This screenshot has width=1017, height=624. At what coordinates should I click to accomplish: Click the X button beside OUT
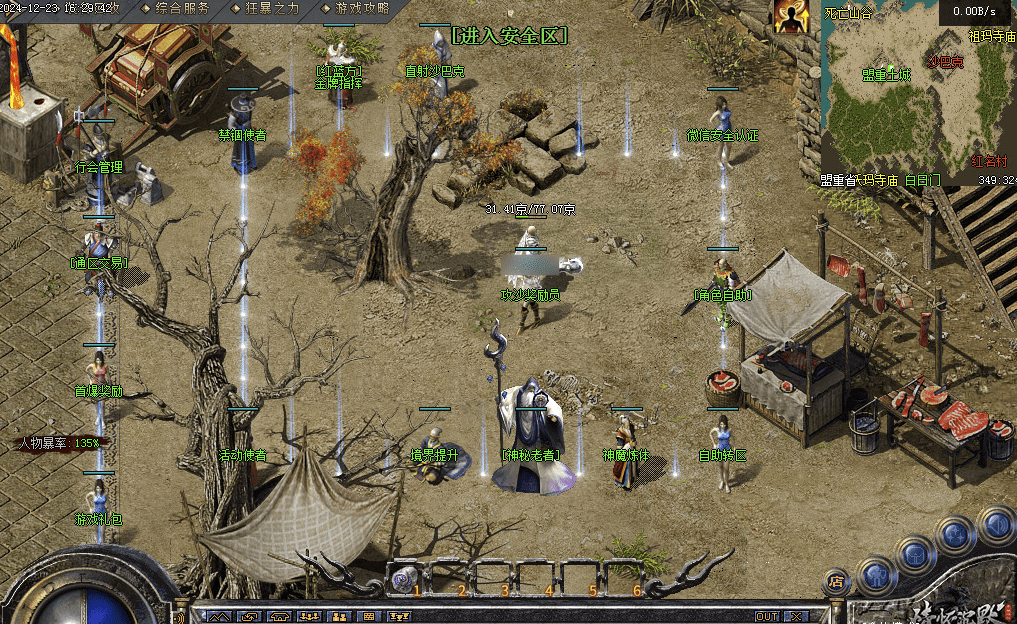[x=793, y=617]
